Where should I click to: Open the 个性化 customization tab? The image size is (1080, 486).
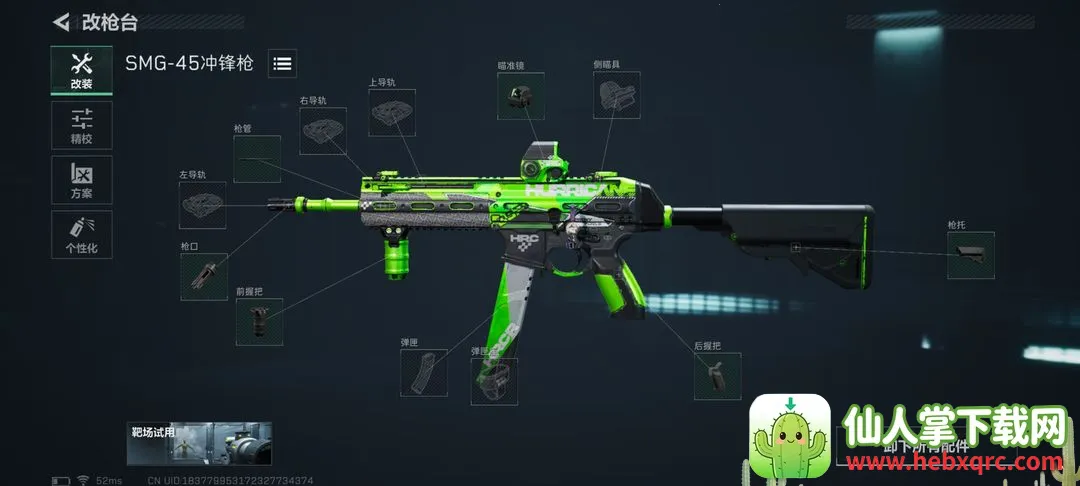(x=82, y=234)
